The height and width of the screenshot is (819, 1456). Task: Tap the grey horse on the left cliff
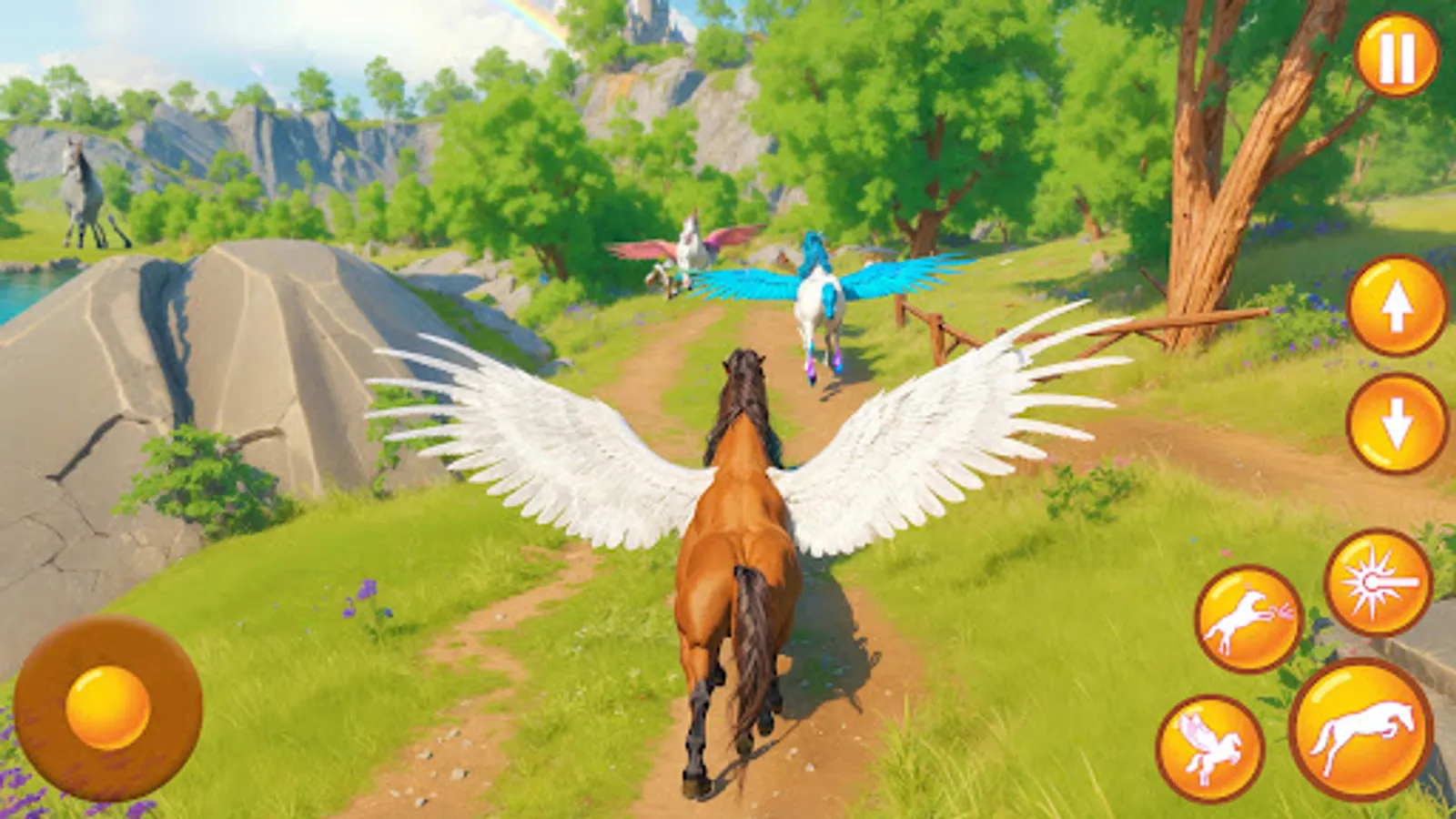82,191
